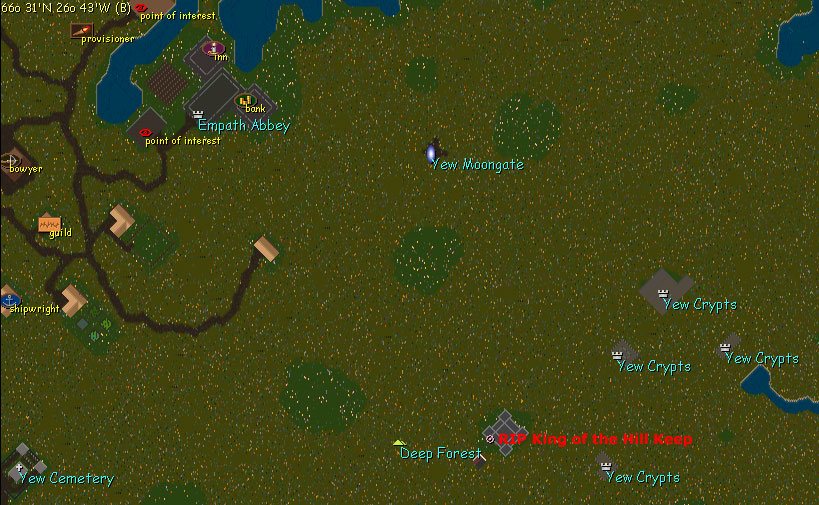
Task: Click the RIP King of the Hill Keep marker
Action: [489, 439]
